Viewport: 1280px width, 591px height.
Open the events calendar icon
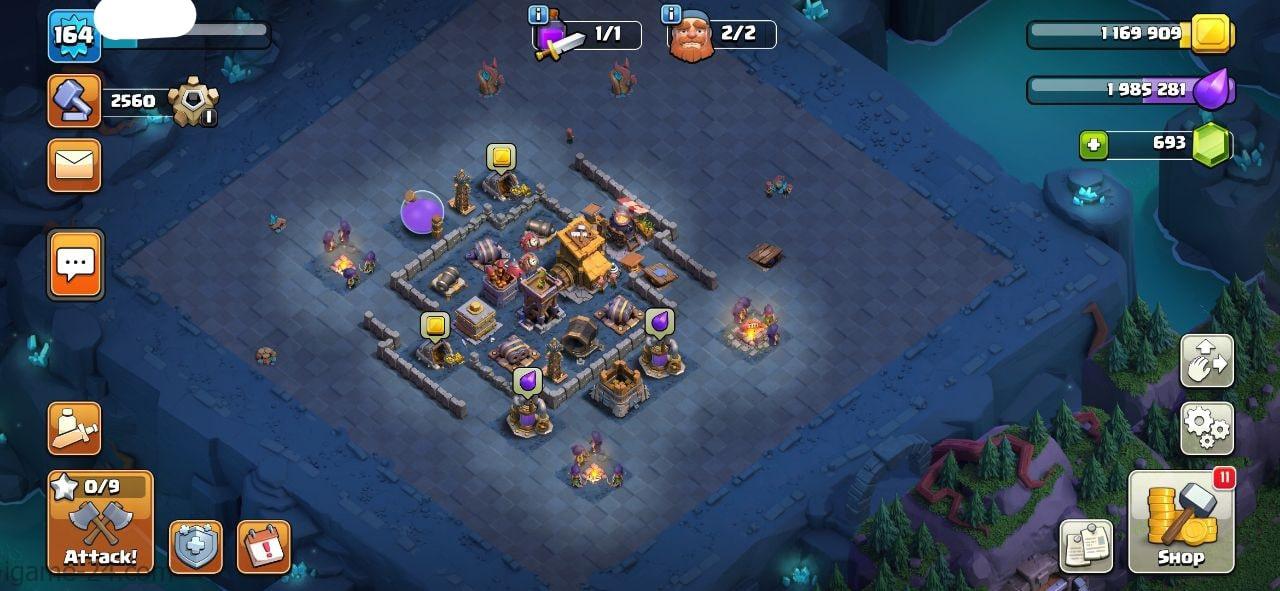(x=264, y=547)
